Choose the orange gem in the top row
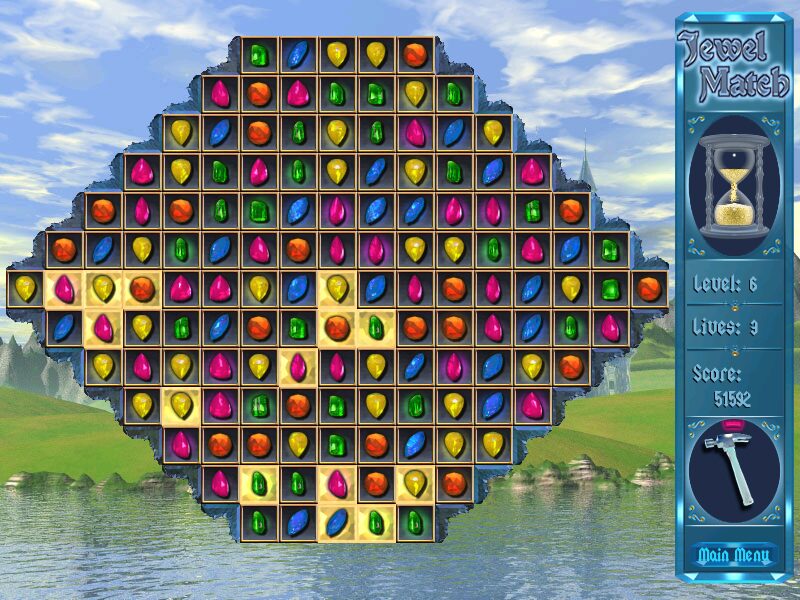800x600 pixels. 415,54
